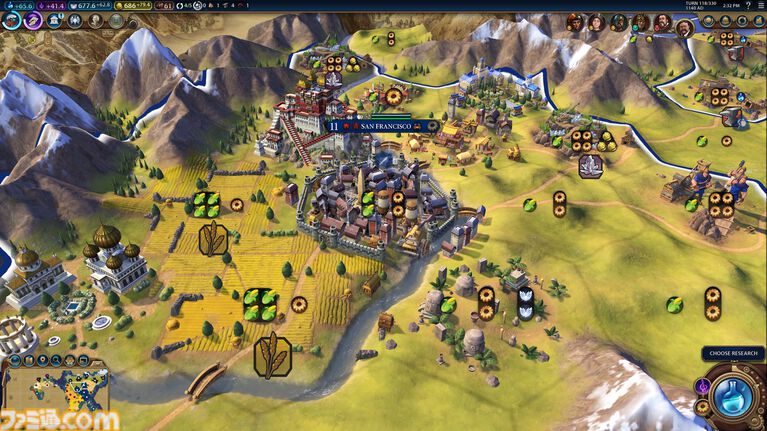Open the Civilopedia help question mark
The width and height of the screenshot is (767, 431).
tap(747, 5)
